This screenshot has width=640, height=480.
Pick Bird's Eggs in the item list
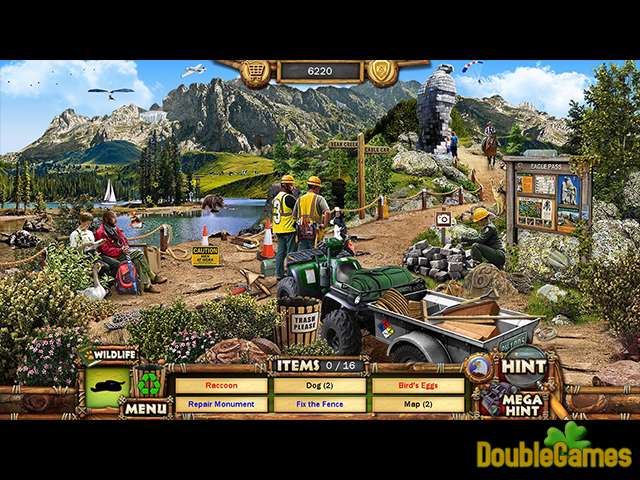pos(418,385)
